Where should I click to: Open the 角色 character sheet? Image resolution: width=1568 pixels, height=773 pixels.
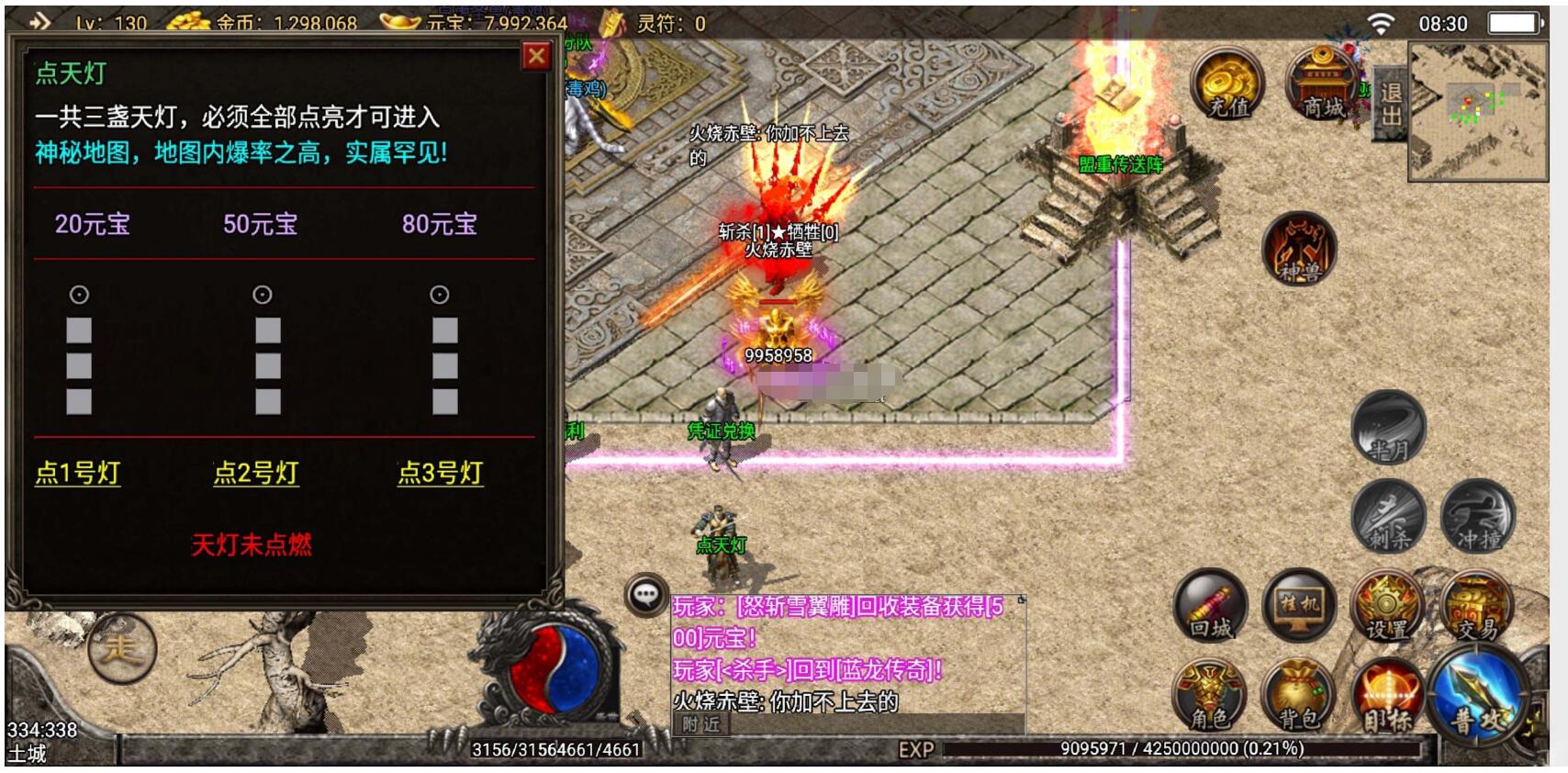pos(1211,695)
